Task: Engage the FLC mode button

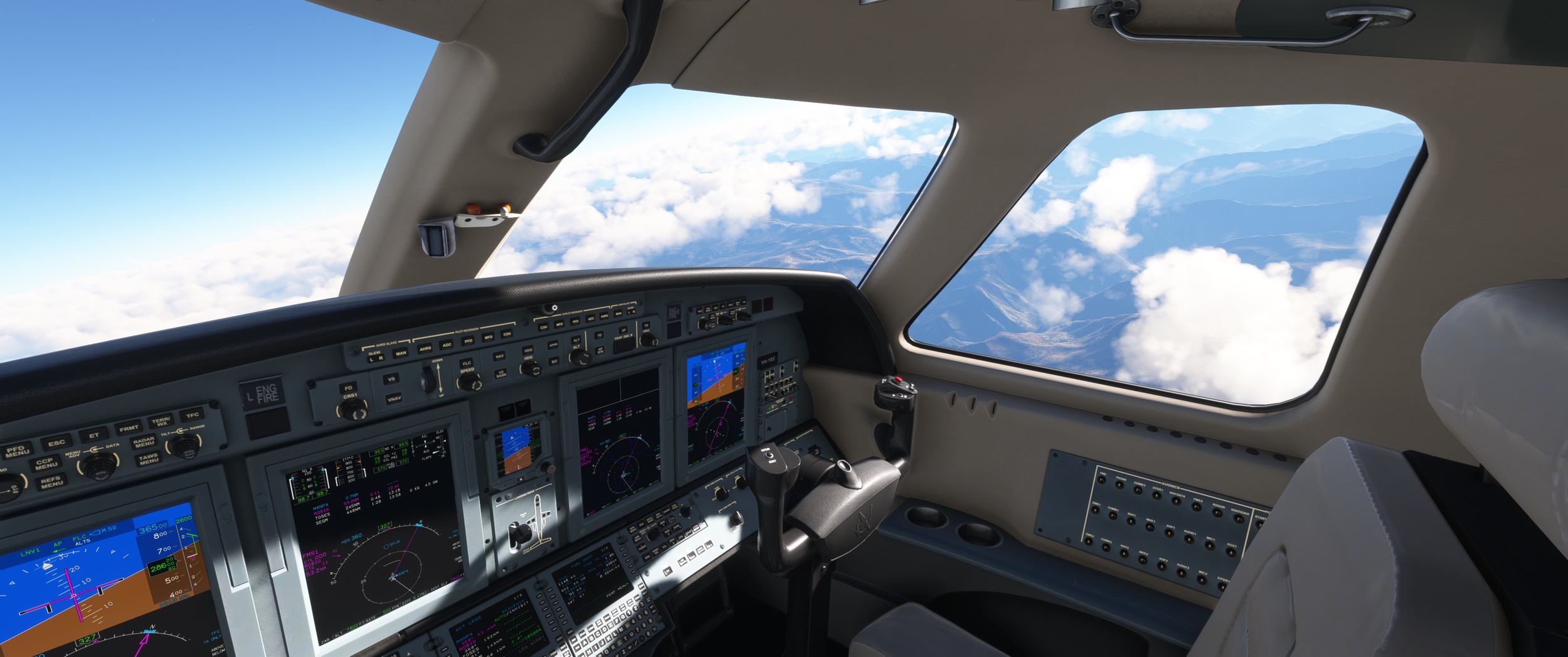Action: pos(467,363)
